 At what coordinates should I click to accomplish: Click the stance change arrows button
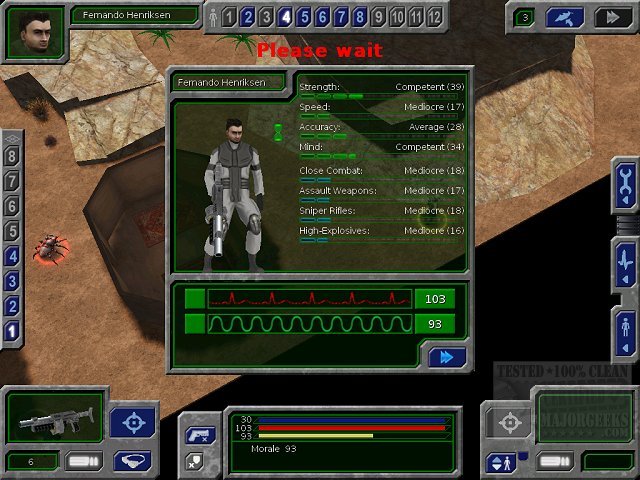pyautogui.click(x=500, y=462)
